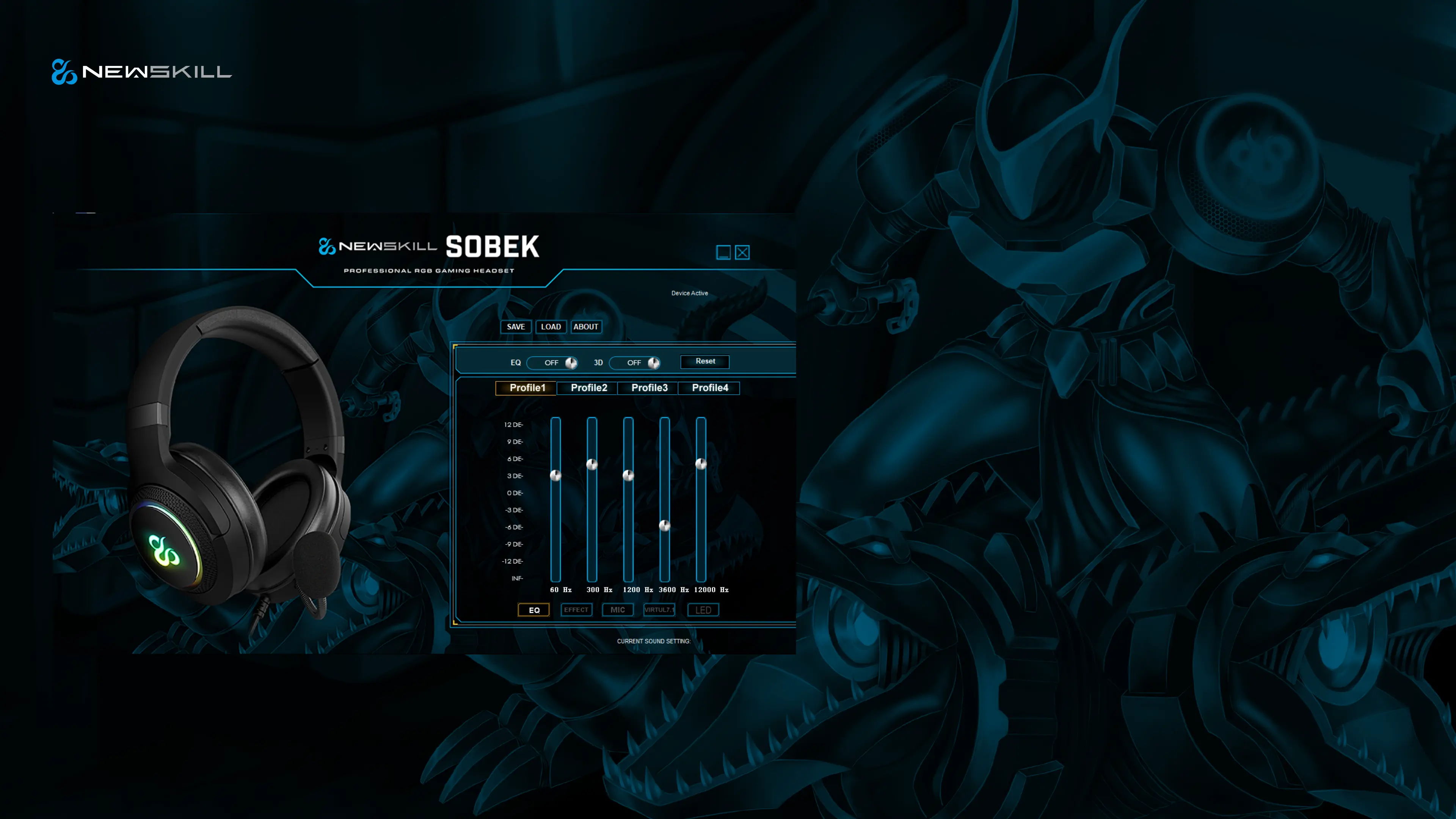The width and height of the screenshot is (1456, 819).
Task: Select the Profile1 tab
Action: pyautogui.click(x=527, y=388)
